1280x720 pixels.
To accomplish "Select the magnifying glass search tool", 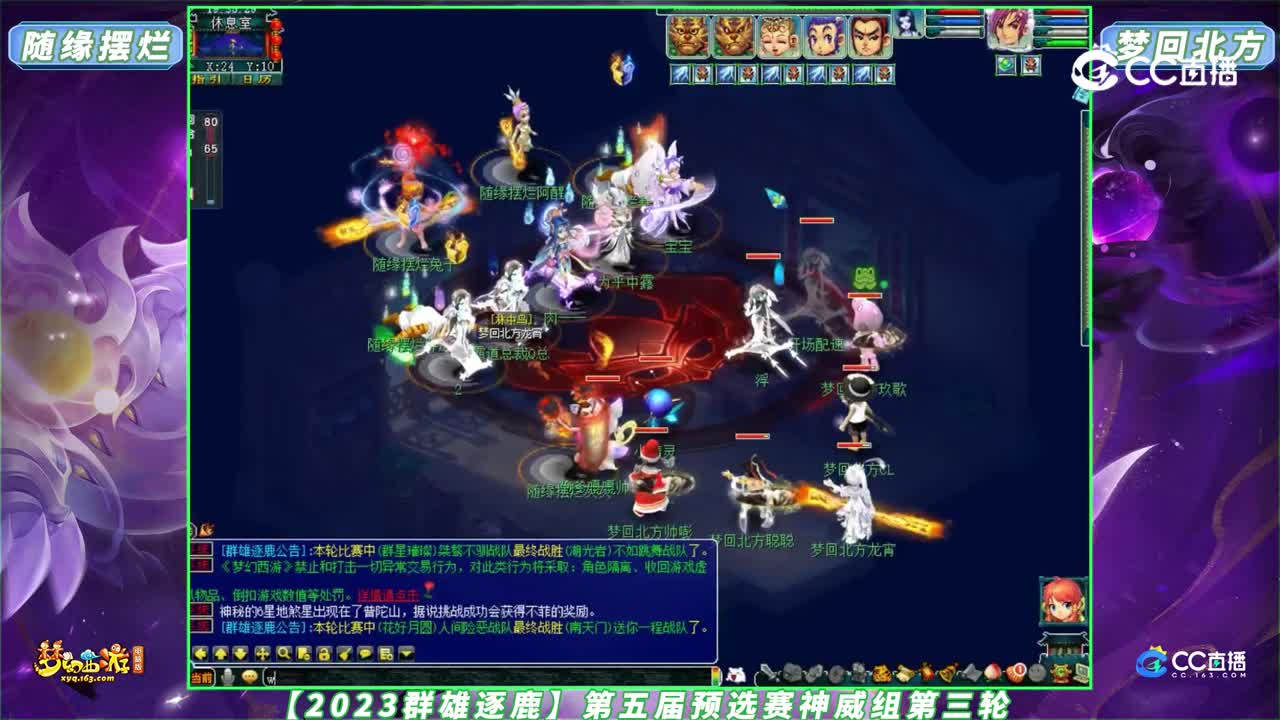I will 284,655.
